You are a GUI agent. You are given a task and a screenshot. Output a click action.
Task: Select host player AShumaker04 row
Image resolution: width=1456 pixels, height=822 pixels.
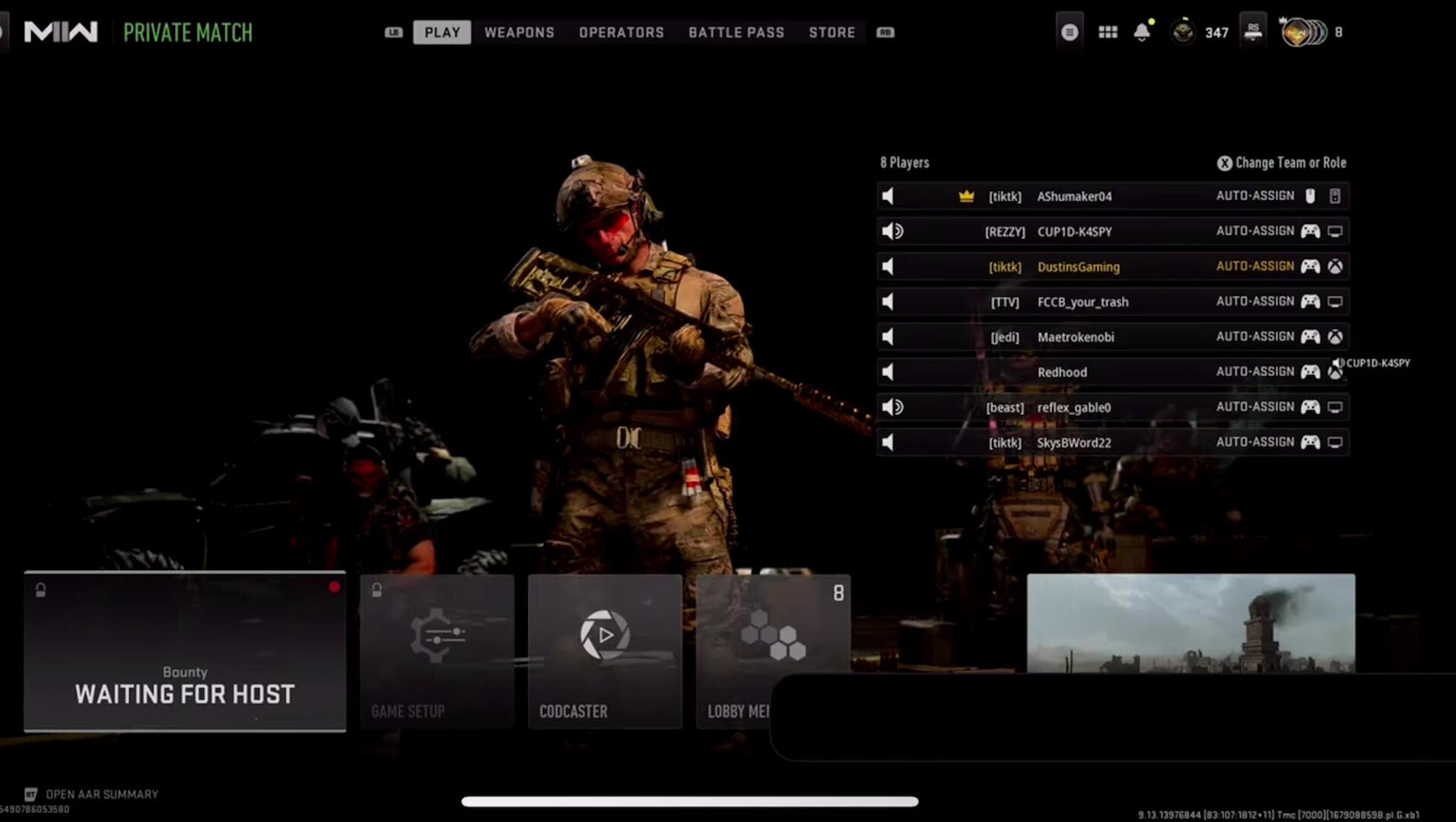click(x=1074, y=196)
